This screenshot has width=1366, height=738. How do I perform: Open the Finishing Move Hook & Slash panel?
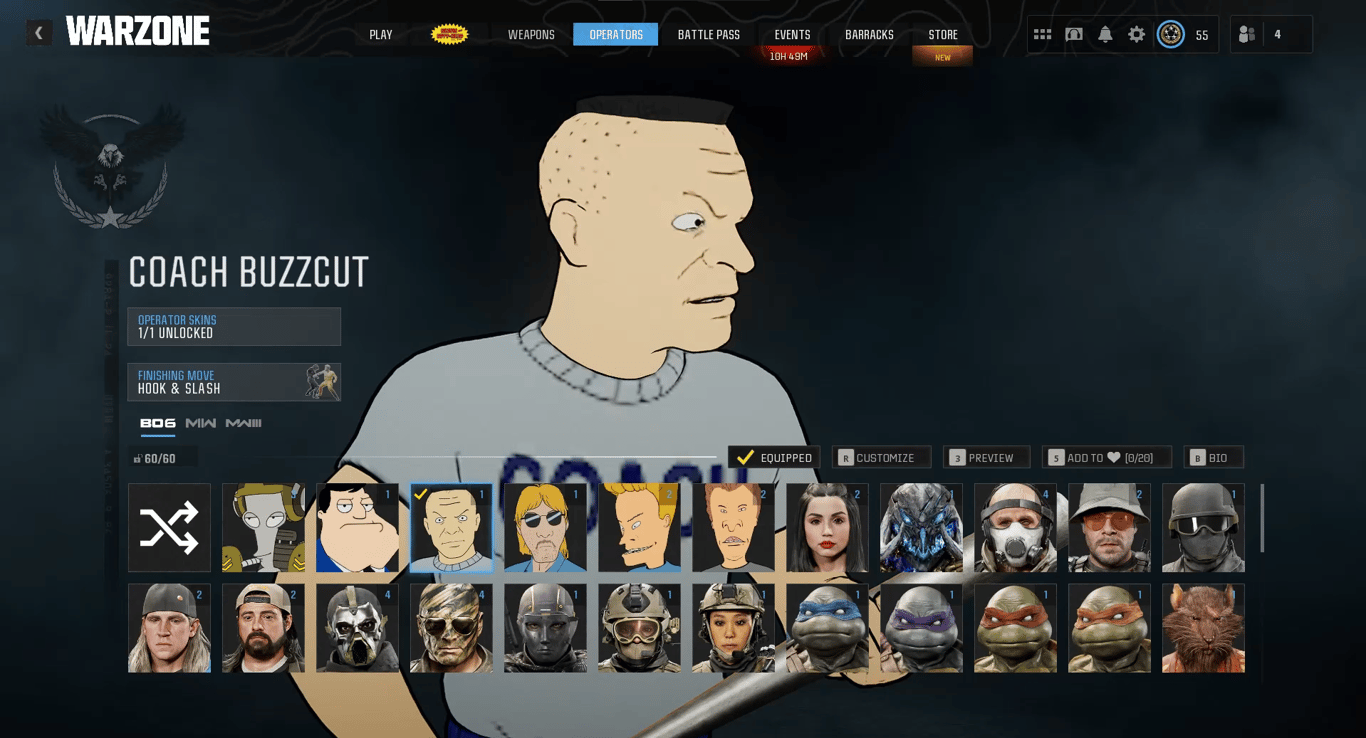pos(234,381)
